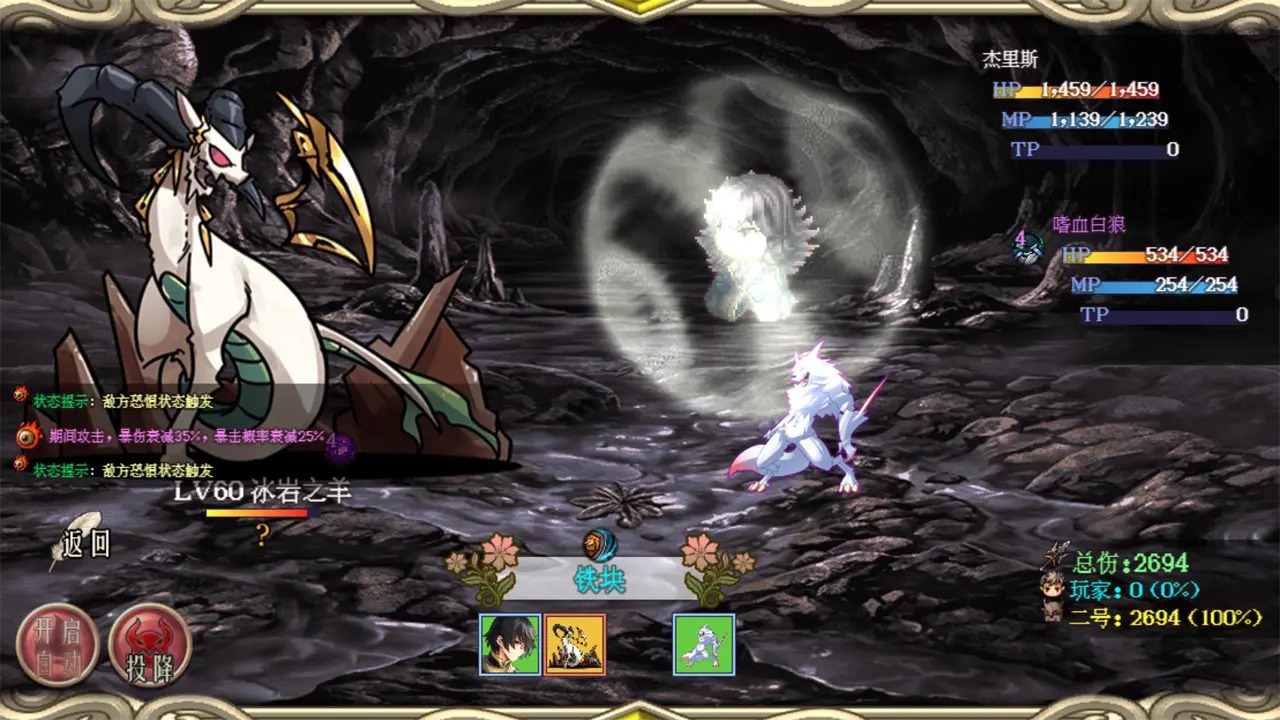1280x720 pixels.
Task: Click the 返回 return button
Action: pos(84,543)
